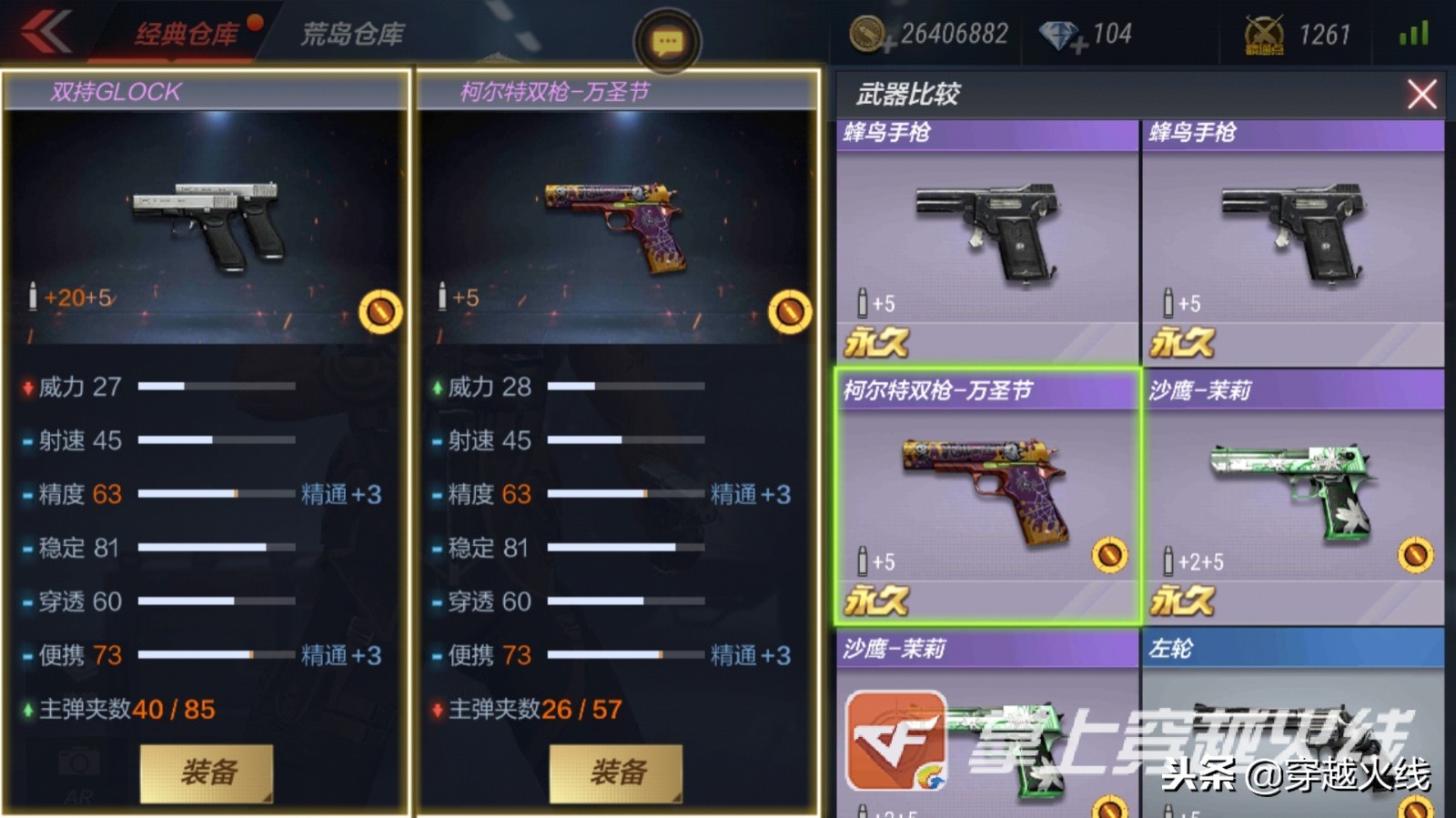This screenshot has width=1456, height=818.
Task: Click the 霸道点 currency icon
Action: point(1265,35)
